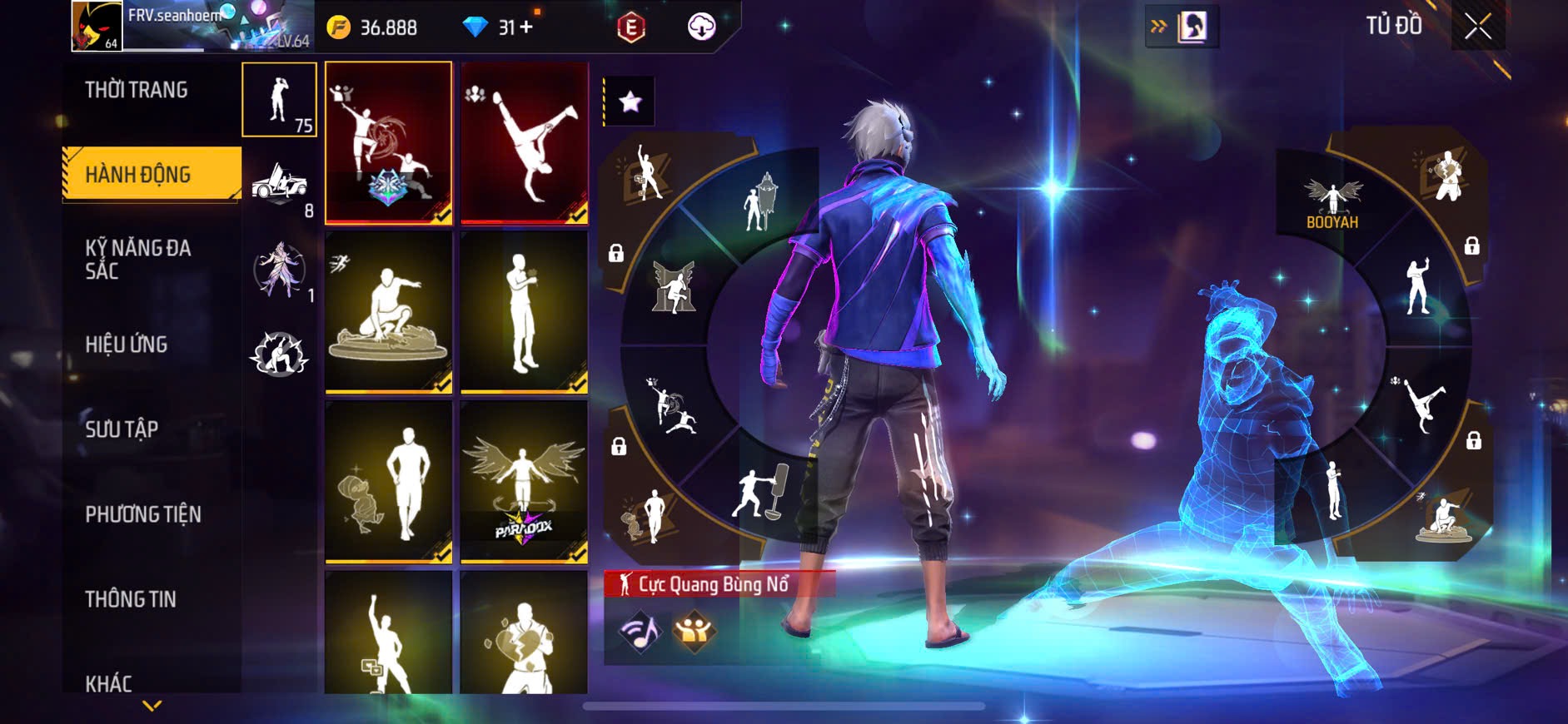
Task: Select the emote subcategory with 75 count
Action: click(x=279, y=100)
